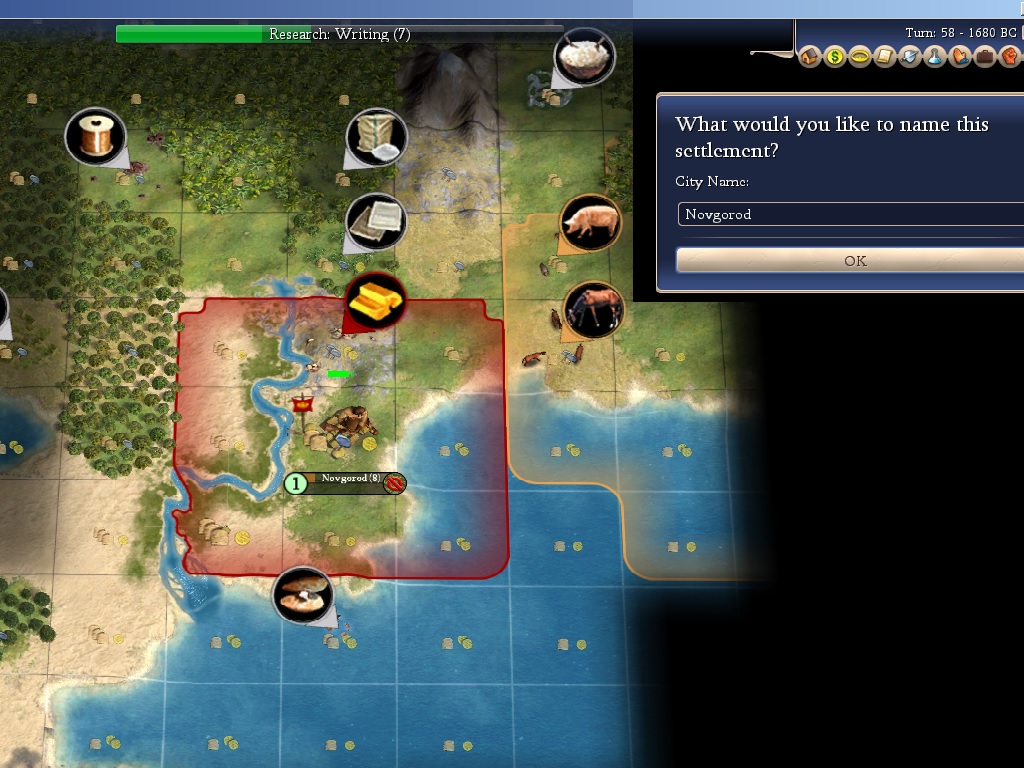Open the Technology Advisor flask icon
This screenshot has height=768, width=1024.
(x=934, y=57)
